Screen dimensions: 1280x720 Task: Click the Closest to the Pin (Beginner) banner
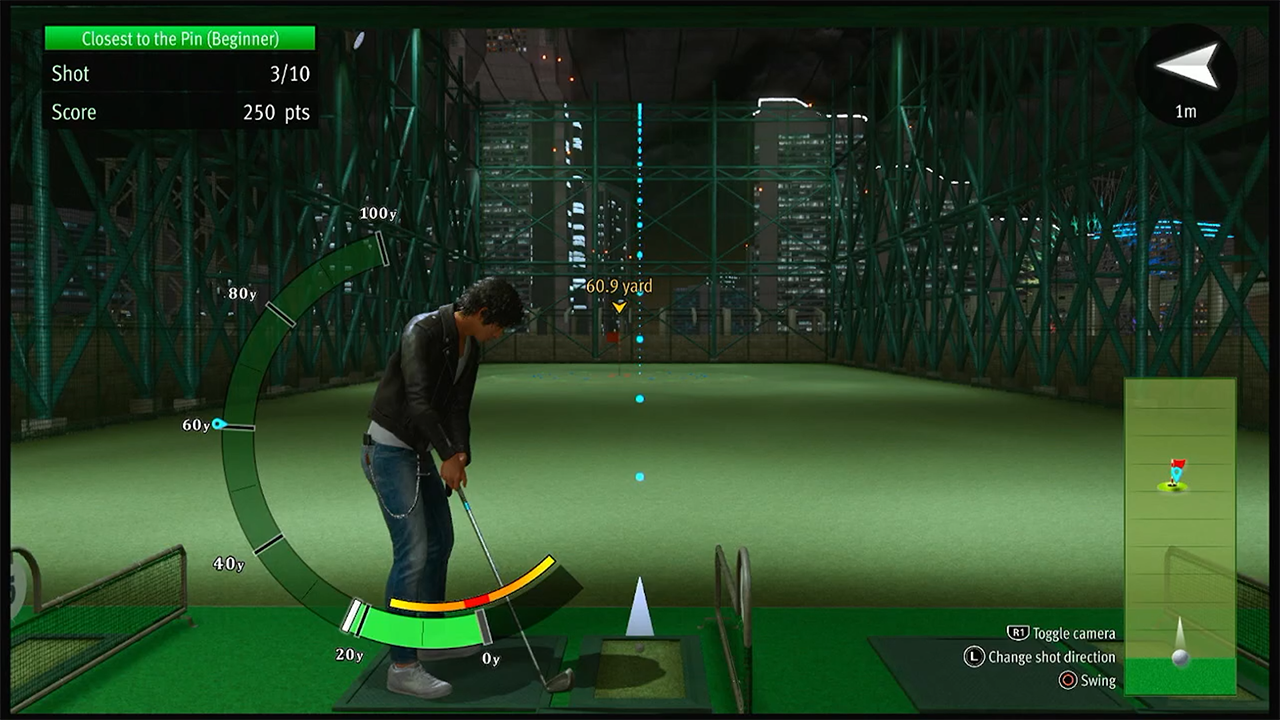pos(180,39)
